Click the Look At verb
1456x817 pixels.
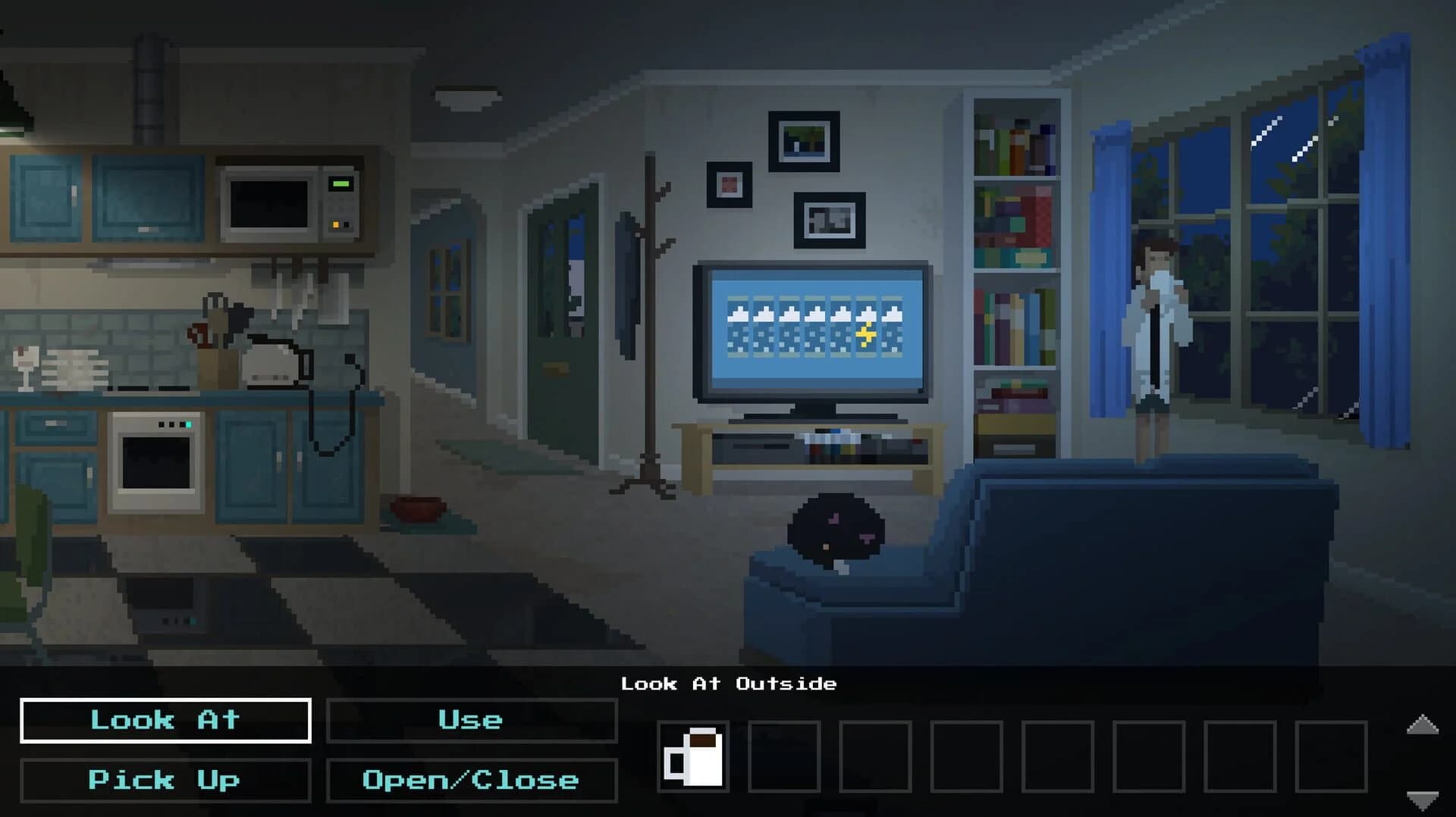164,720
